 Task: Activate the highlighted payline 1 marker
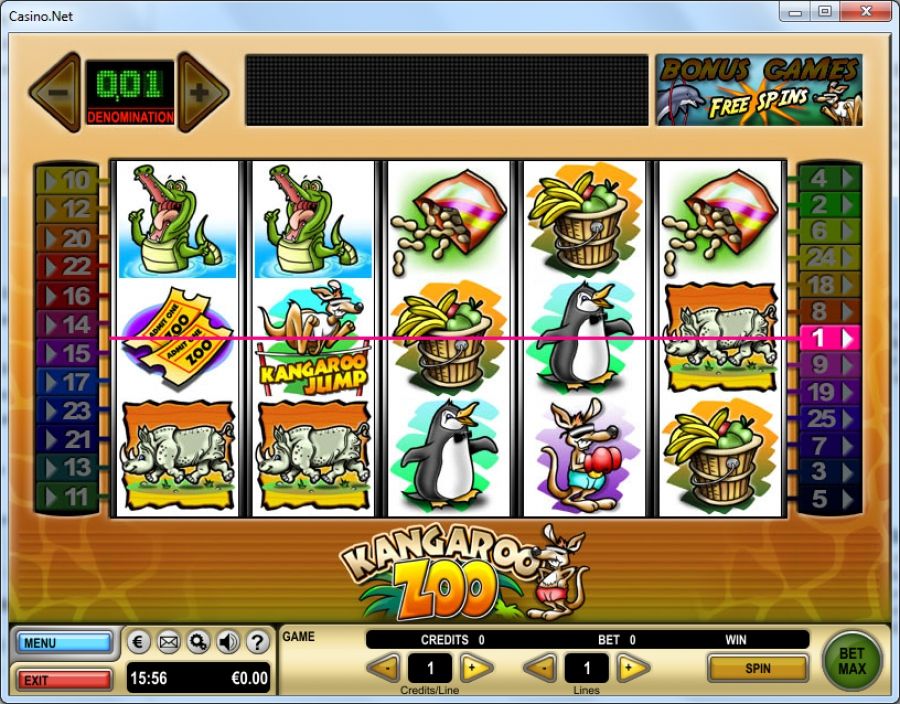(x=829, y=338)
